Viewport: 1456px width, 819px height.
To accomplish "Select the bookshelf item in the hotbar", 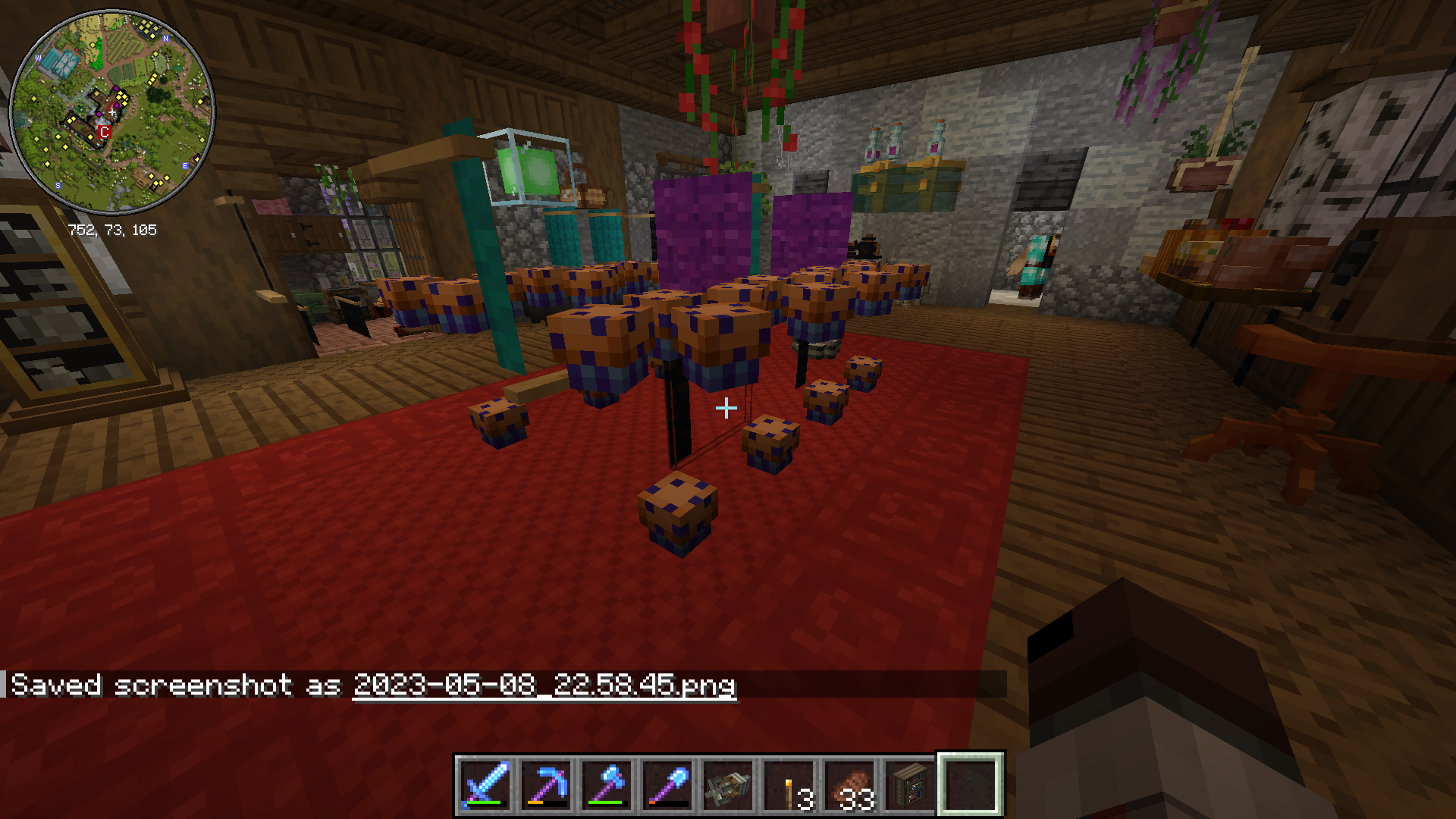I will (x=908, y=785).
